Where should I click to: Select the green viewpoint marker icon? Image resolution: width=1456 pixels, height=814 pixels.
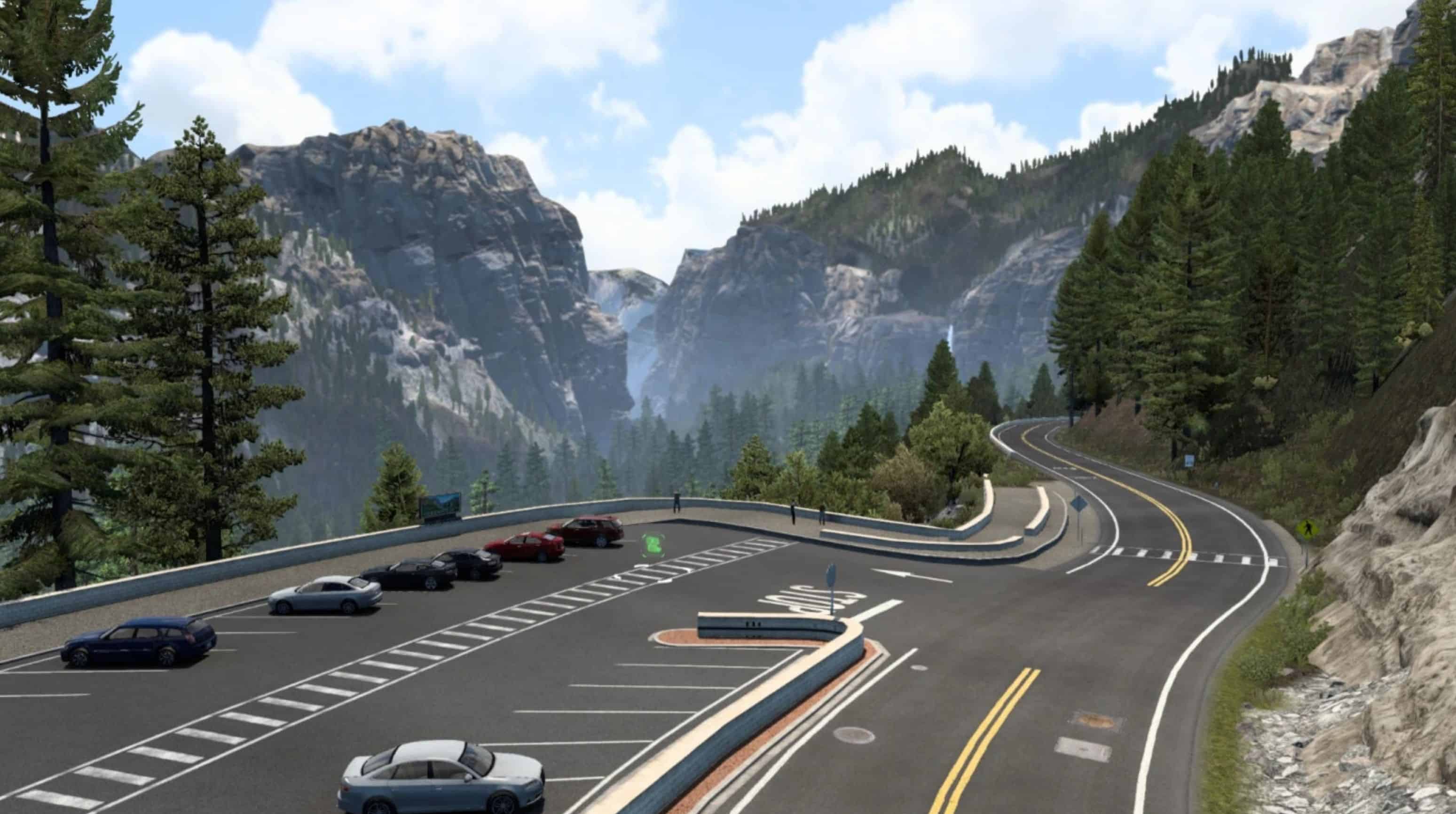(653, 545)
